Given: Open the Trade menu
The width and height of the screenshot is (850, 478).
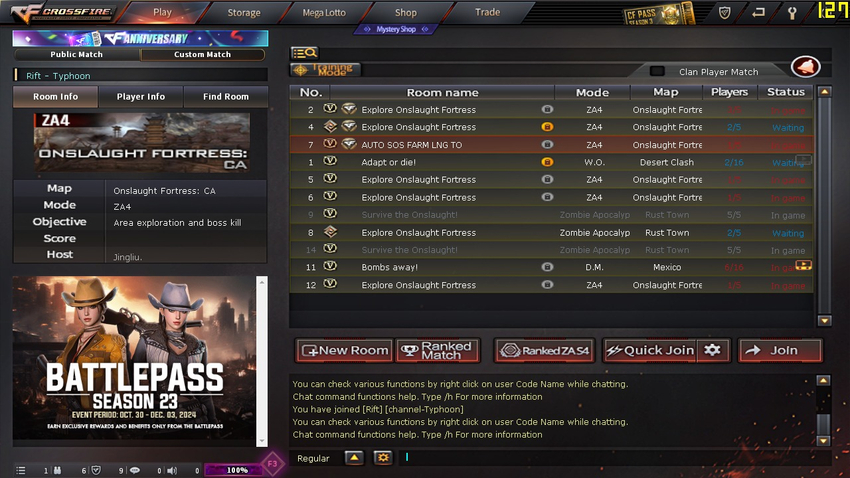Looking at the screenshot, I should pos(487,13).
